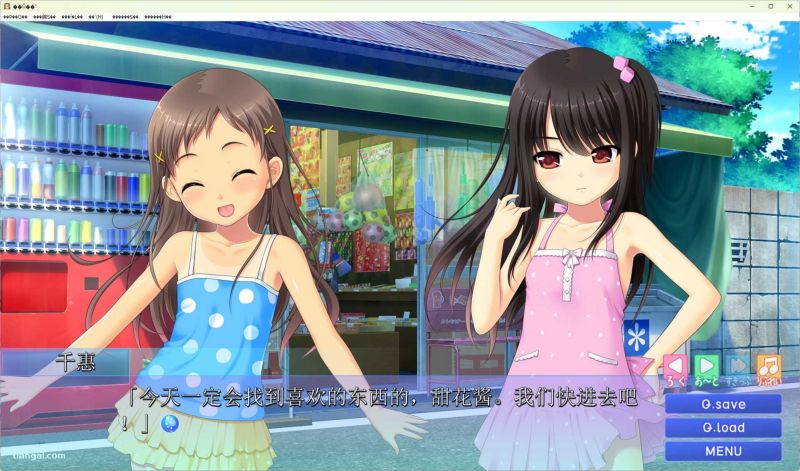Quick load with the Q.load button
The width and height of the screenshot is (800, 471).
point(723,428)
